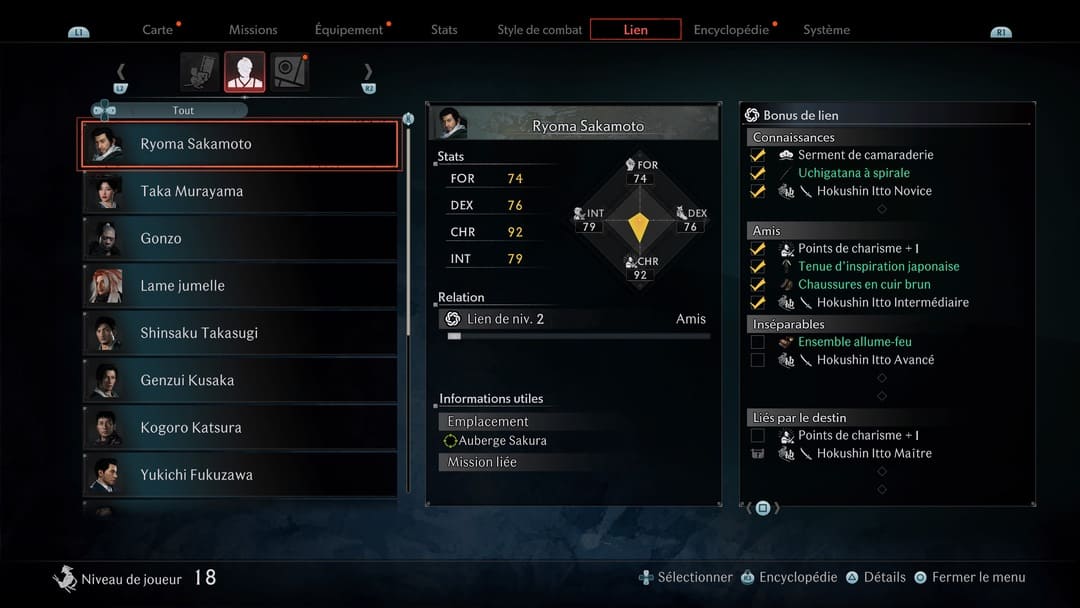Viewport: 1080px width, 608px height.
Task: Switch to the Missions tab
Action: pyautogui.click(x=253, y=30)
